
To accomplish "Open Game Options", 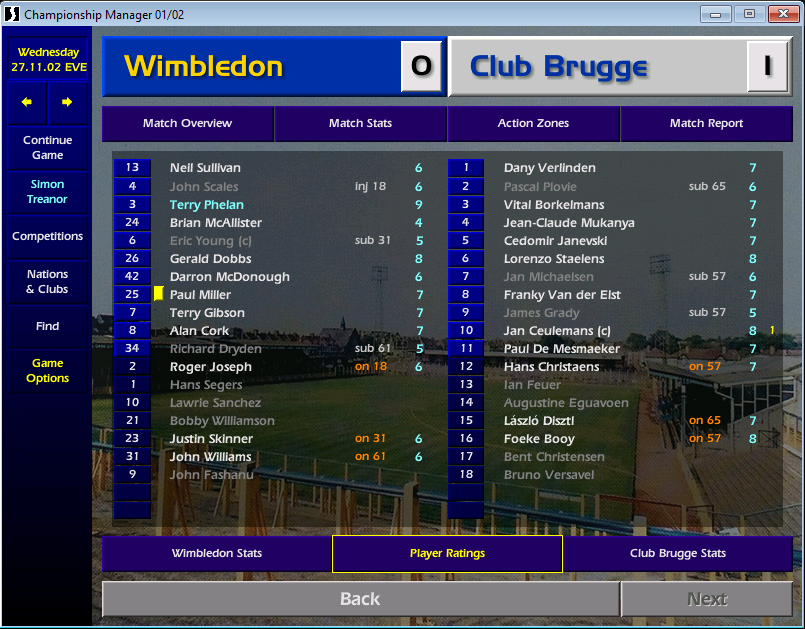I will 47,371.
